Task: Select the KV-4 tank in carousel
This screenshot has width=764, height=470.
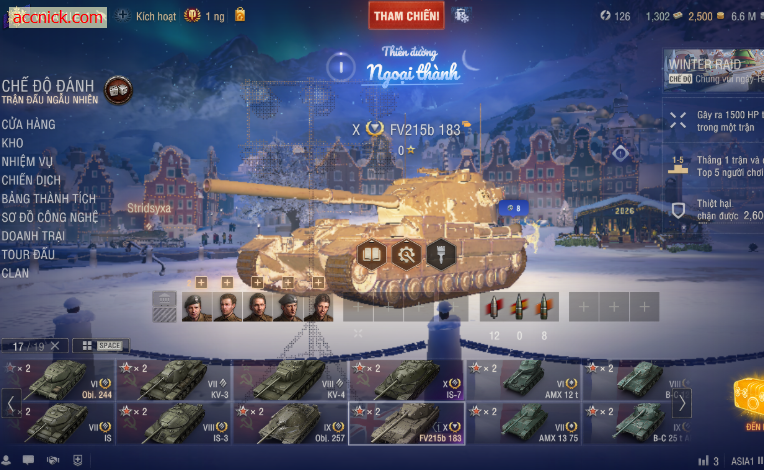Action: [x=292, y=380]
